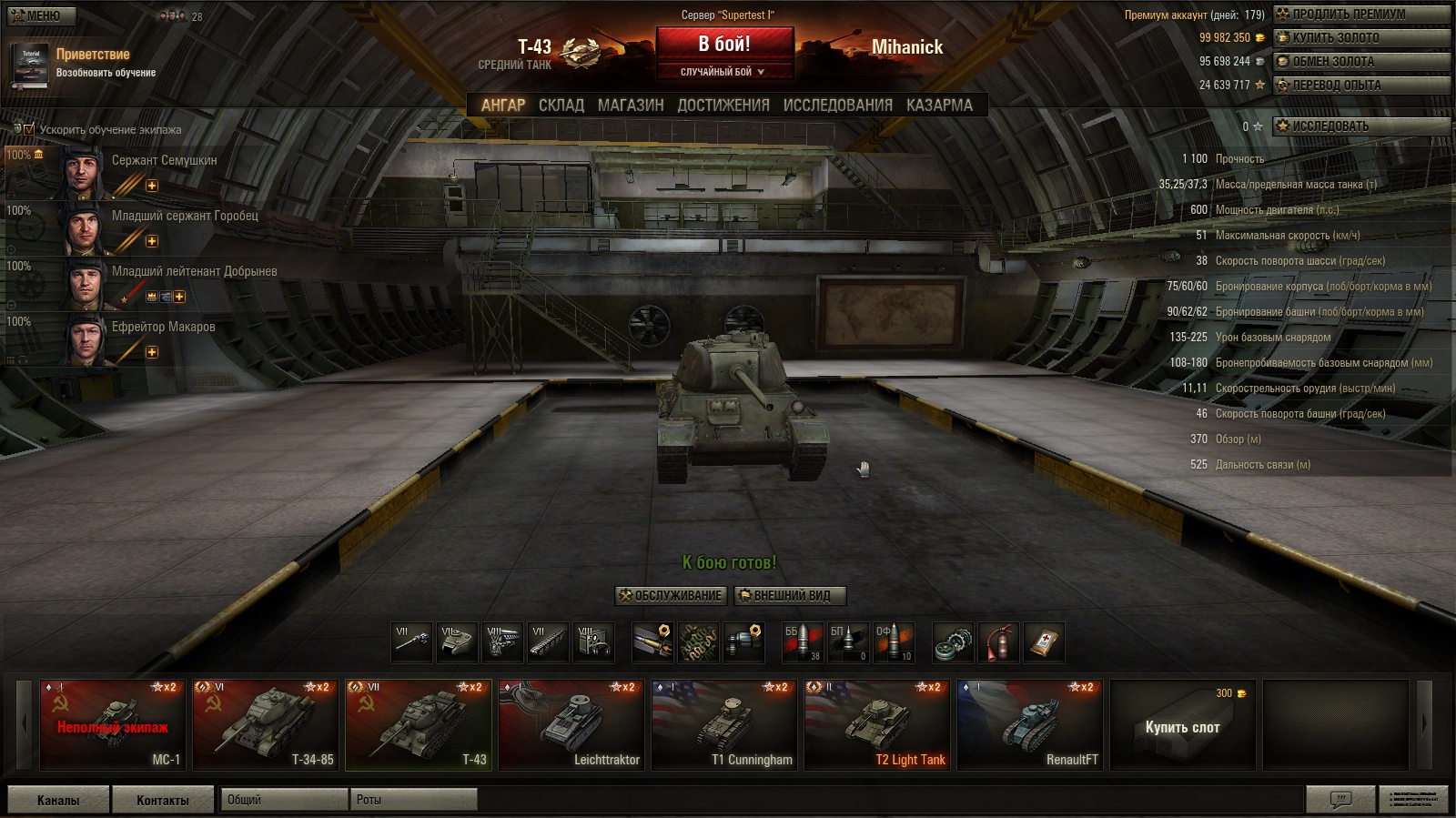Open the Магазин tab

(x=631, y=106)
